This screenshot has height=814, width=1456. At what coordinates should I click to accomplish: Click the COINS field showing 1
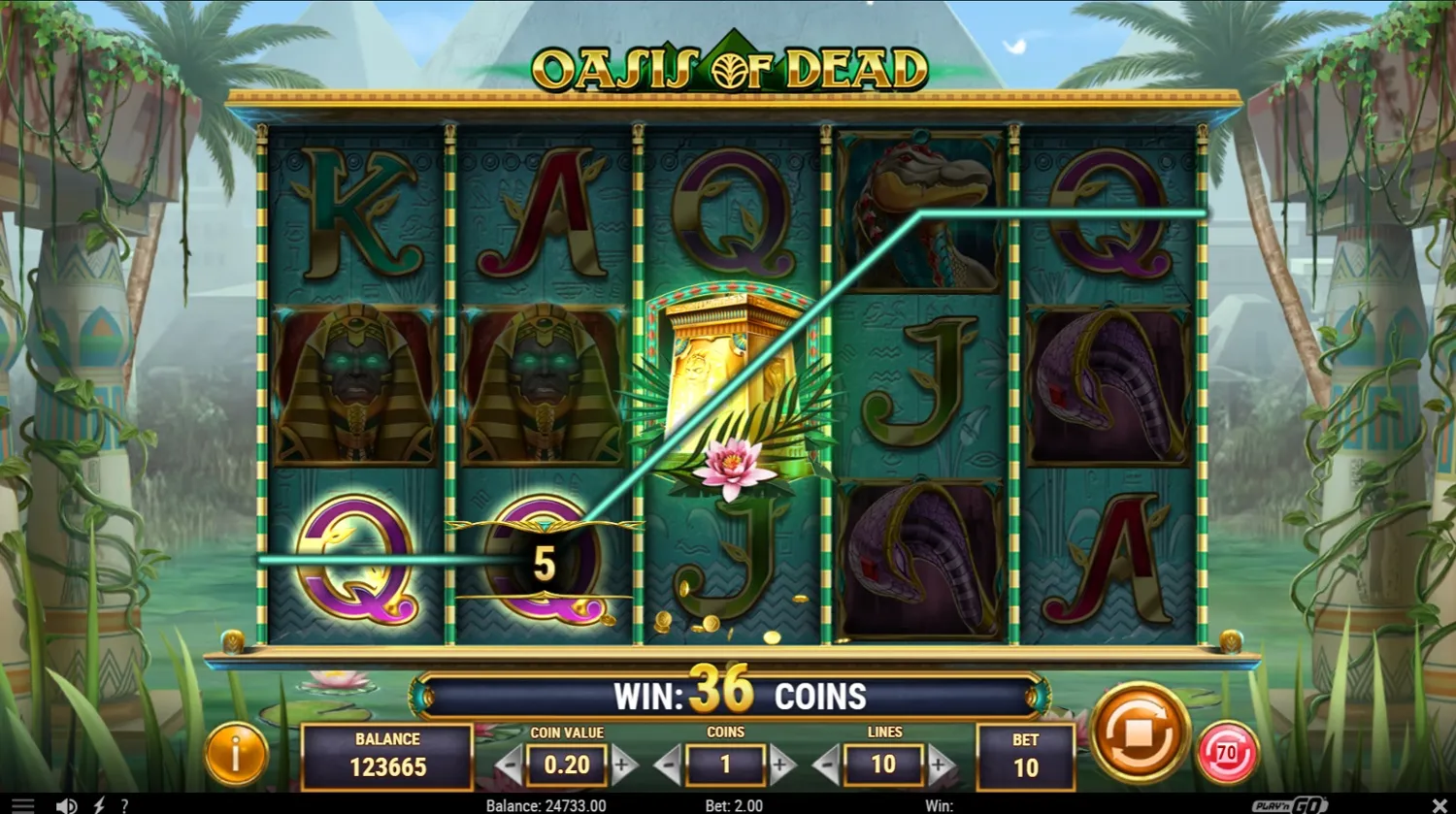point(726,765)
